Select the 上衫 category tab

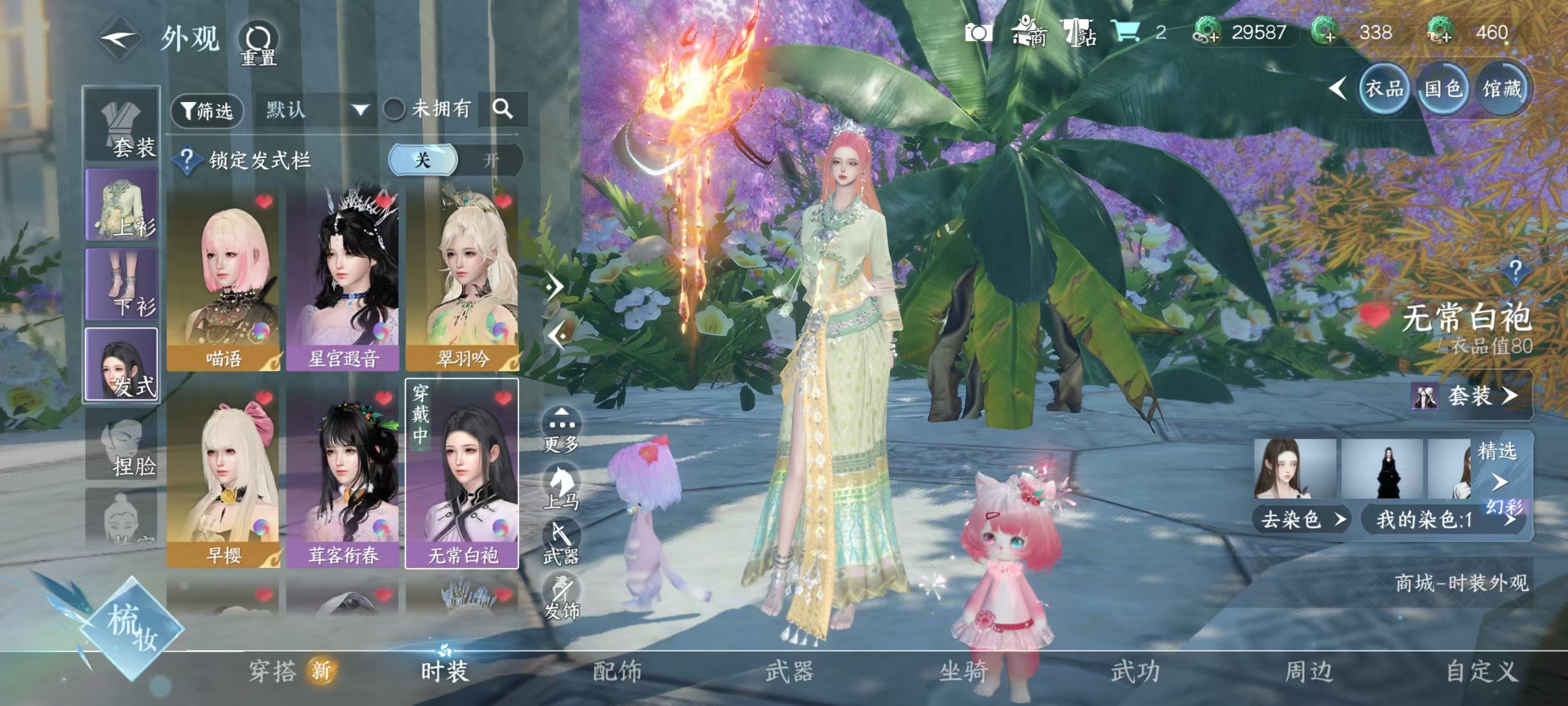(122, 205)
